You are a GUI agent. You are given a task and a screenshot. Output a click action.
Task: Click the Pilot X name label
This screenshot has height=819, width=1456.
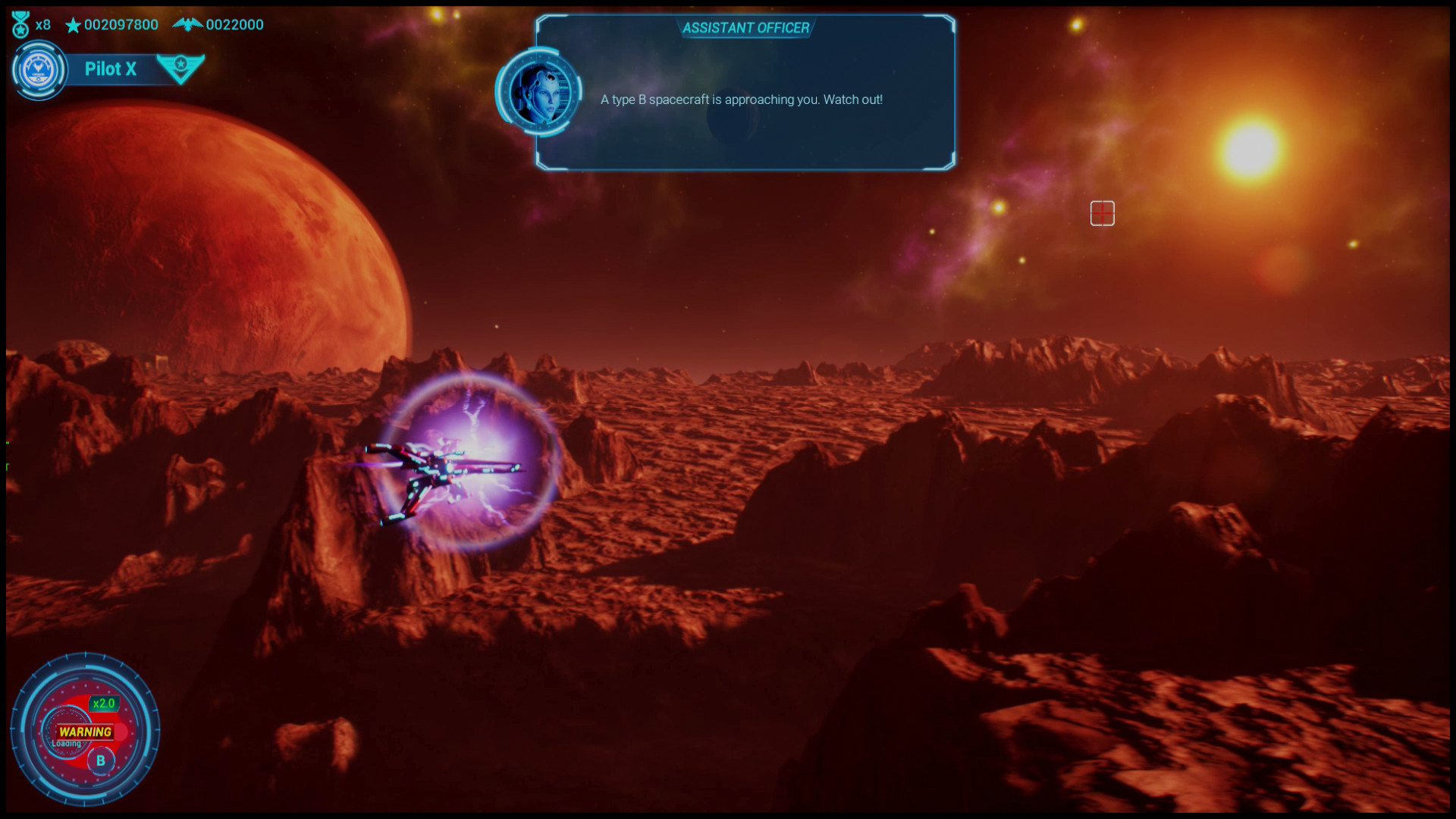tap(111, 69)
